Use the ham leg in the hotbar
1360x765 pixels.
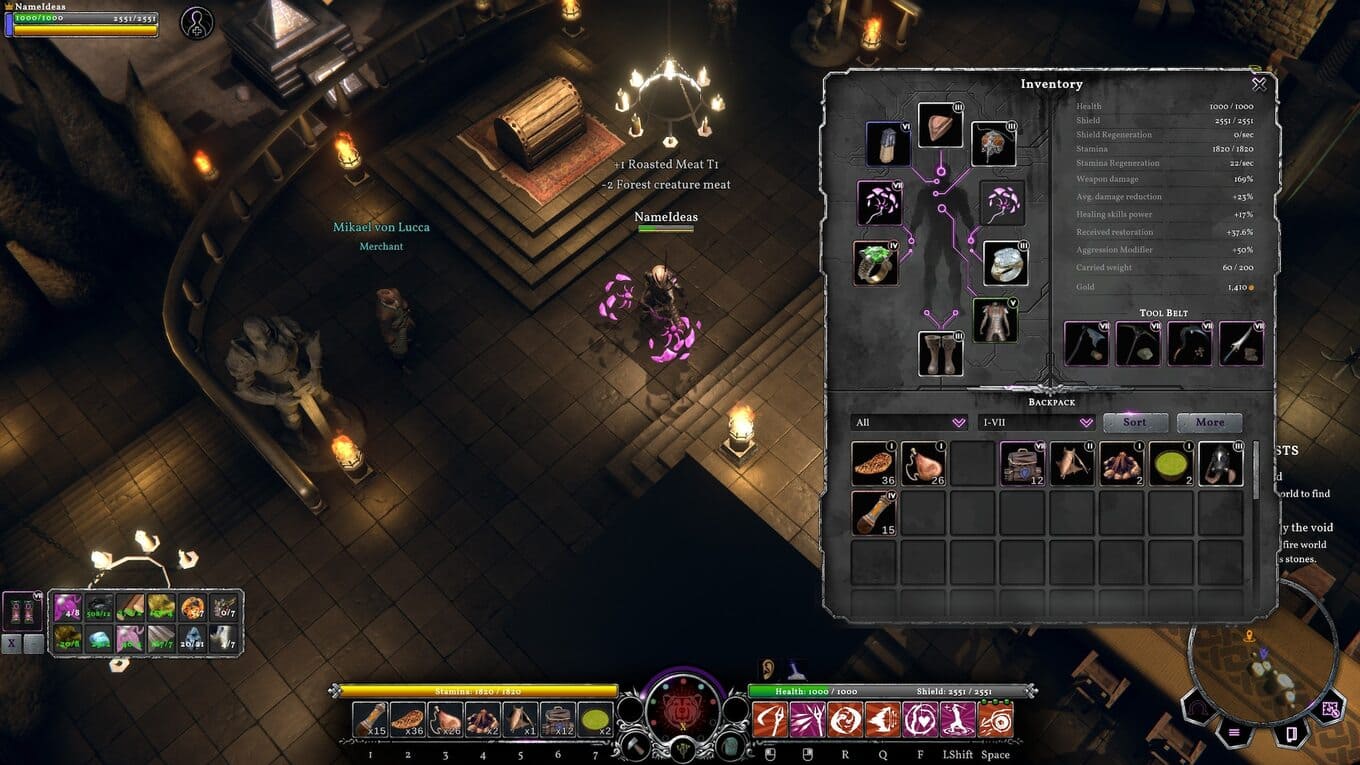coord(445,720)
